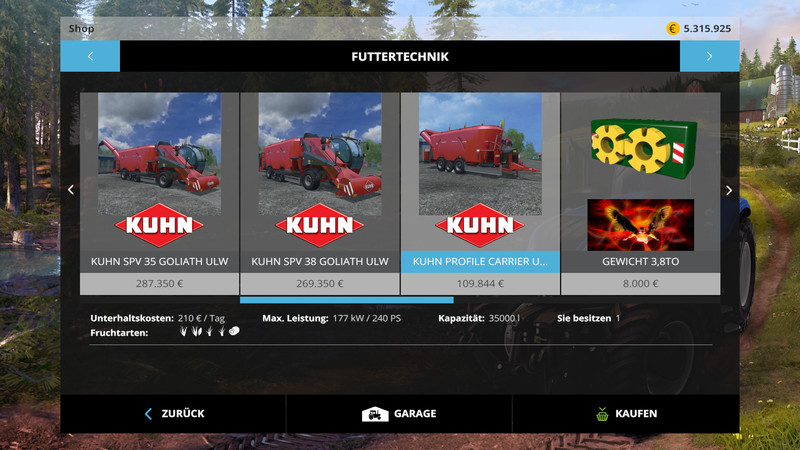Click the Zurück back button
800x450 pixels.
pyautogui.click(x=174, y=413)
